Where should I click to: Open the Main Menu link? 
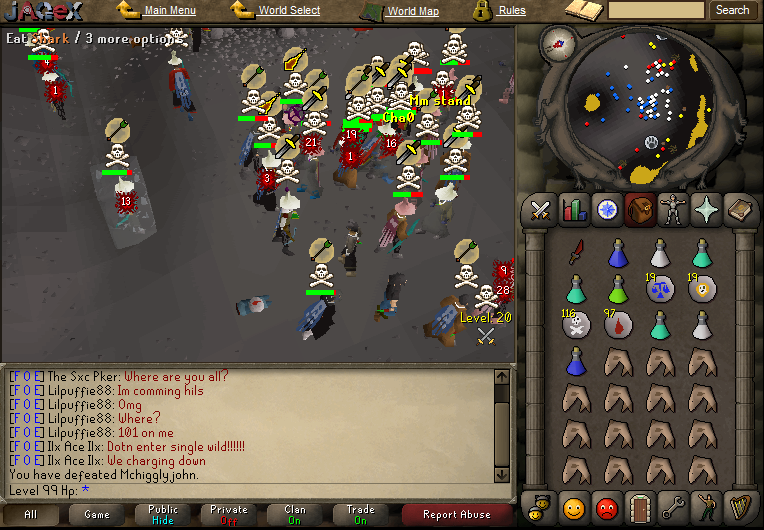pyautogui.click(x=169, y=11)
